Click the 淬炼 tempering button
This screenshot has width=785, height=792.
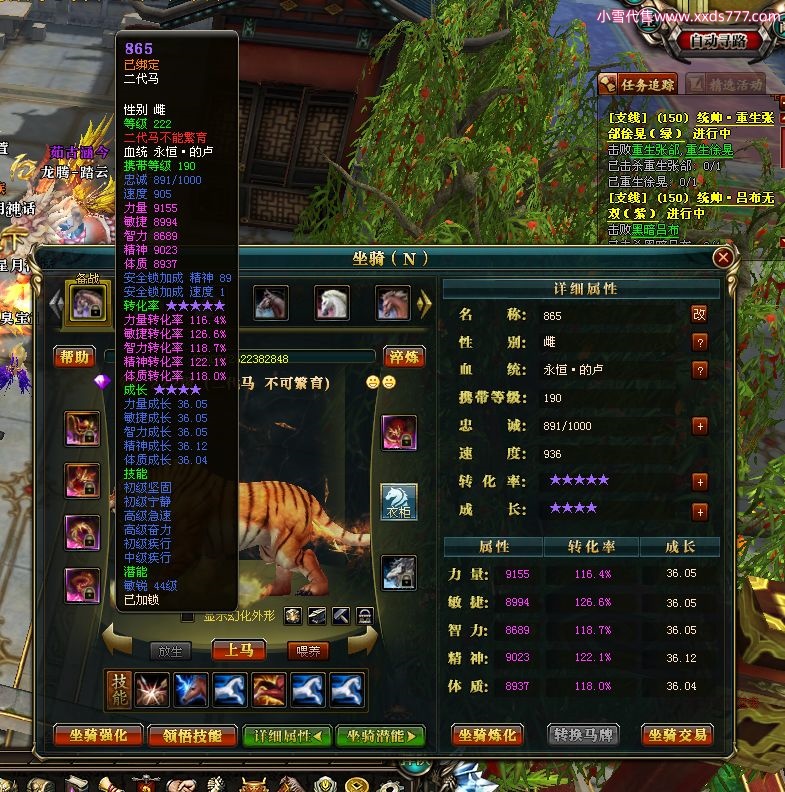[x=405, y=357]
